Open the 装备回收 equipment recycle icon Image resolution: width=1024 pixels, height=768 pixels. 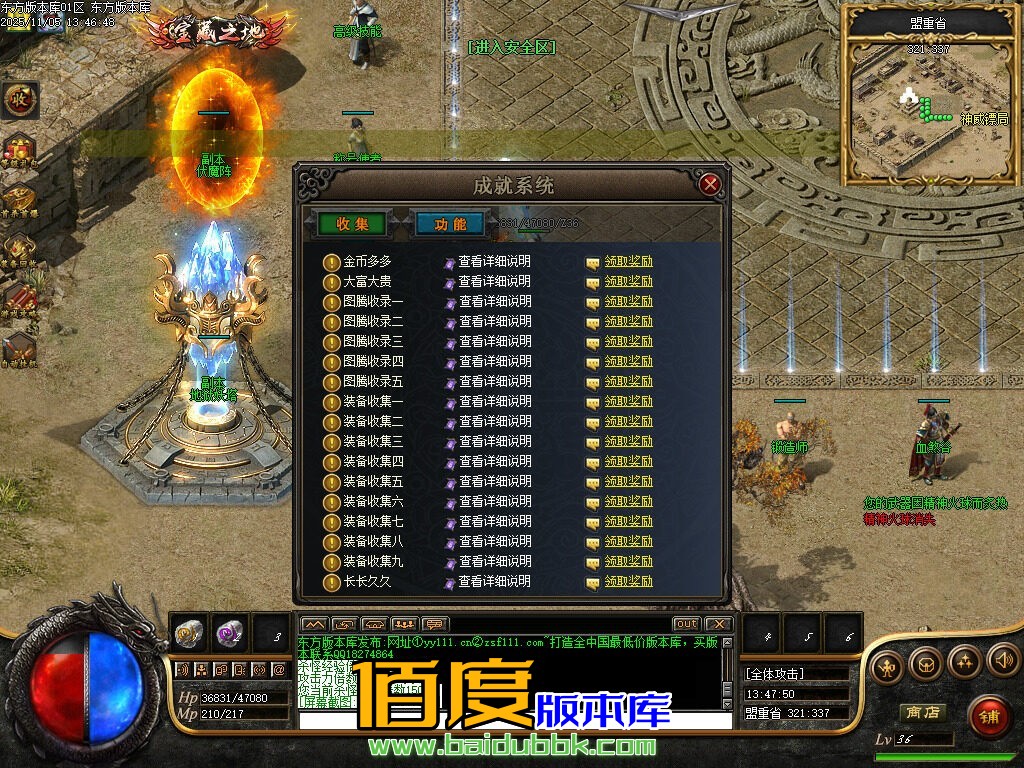tap(19, 249)
